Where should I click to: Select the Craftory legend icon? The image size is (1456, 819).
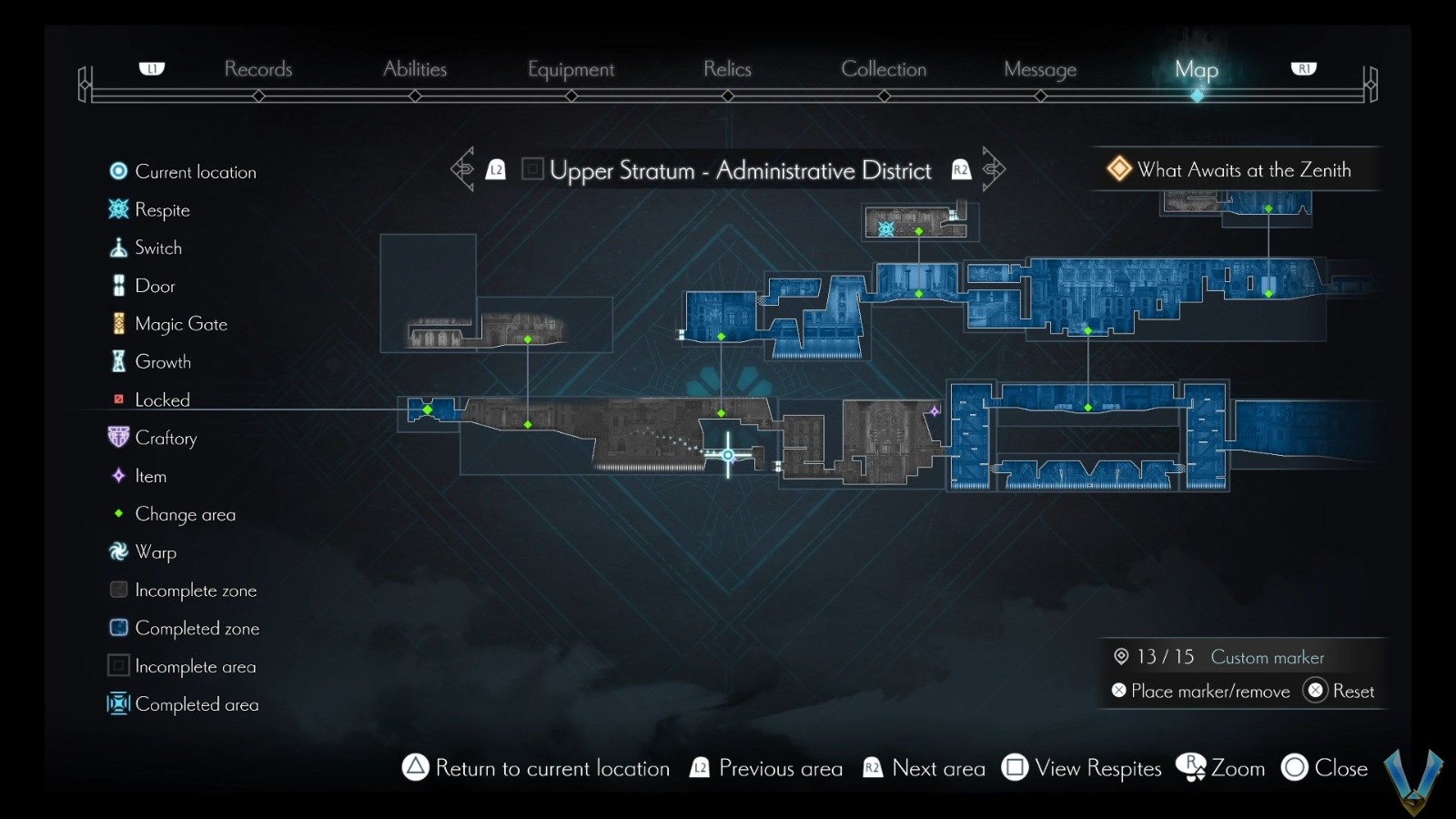click(117, 438)
